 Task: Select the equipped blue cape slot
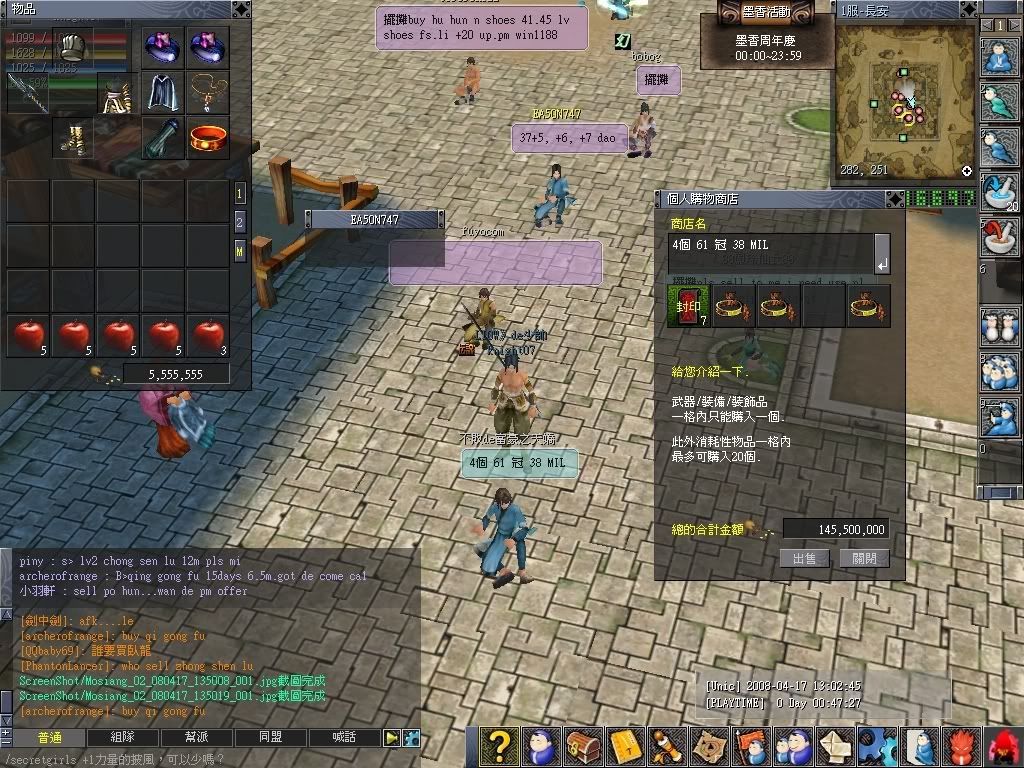164,92
